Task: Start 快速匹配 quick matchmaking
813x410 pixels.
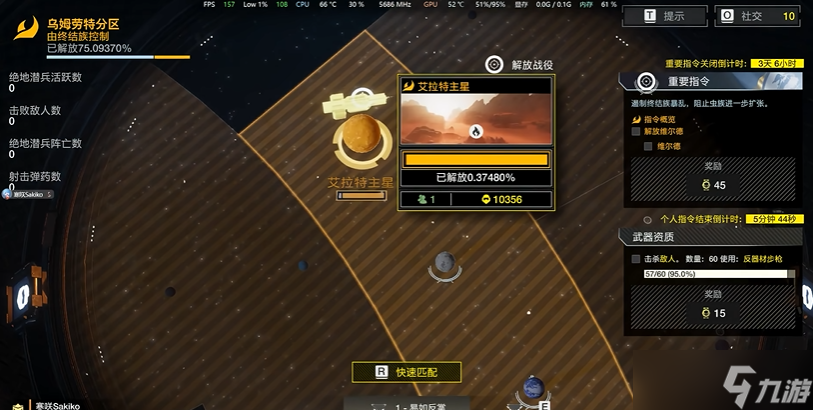Action: coord(406,372)
